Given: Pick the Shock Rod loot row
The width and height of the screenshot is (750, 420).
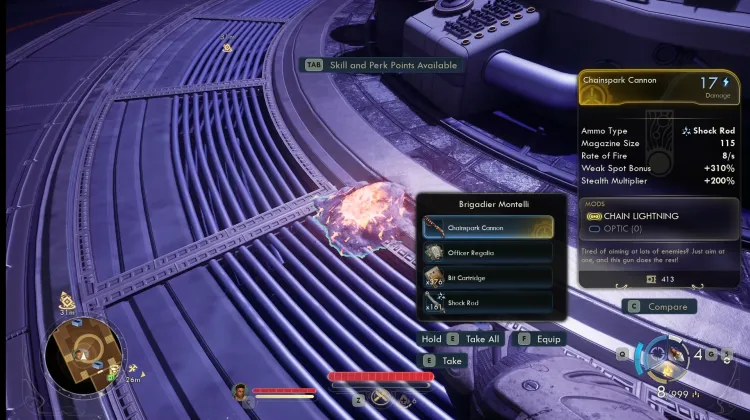Looking at the screenshot, I should 487,302.
